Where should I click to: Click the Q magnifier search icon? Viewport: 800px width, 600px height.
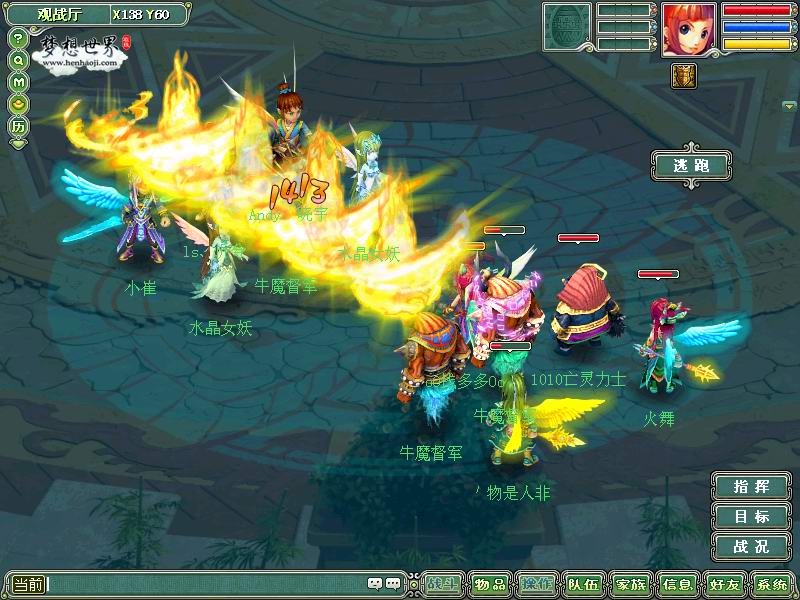[x=18, y=59]
